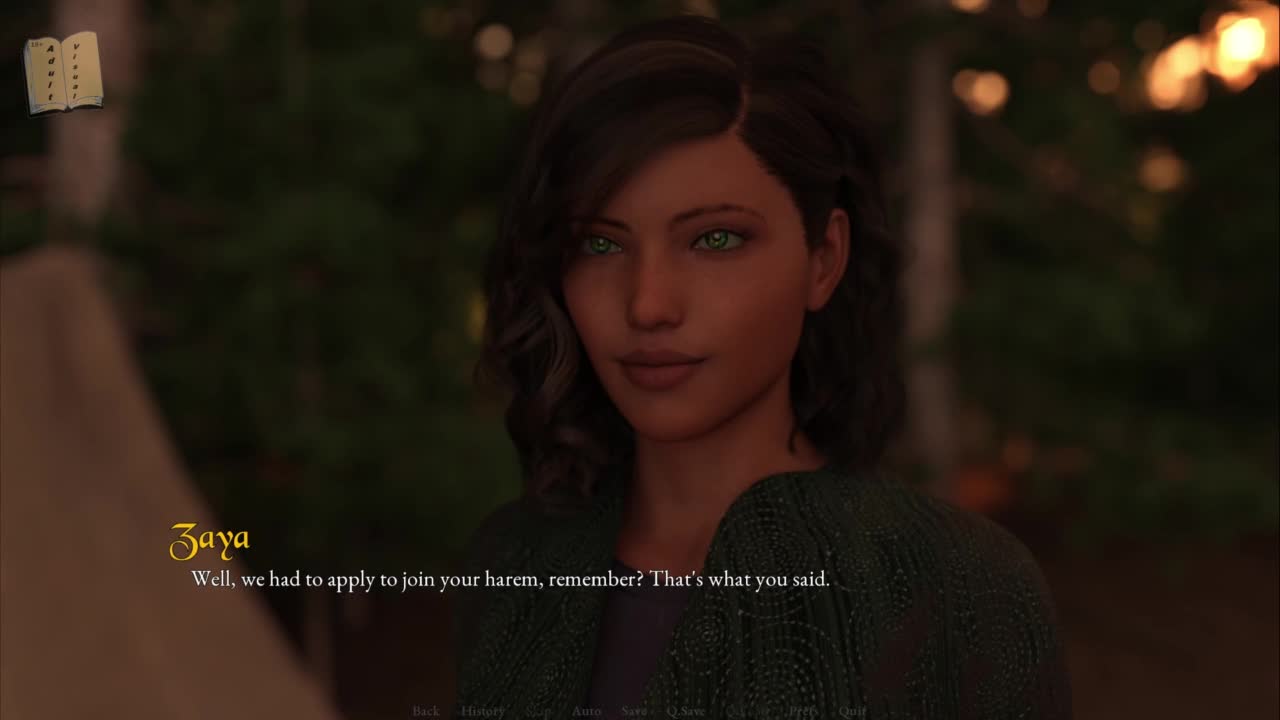Quit the game from quick menu

[x=852, y=711]
